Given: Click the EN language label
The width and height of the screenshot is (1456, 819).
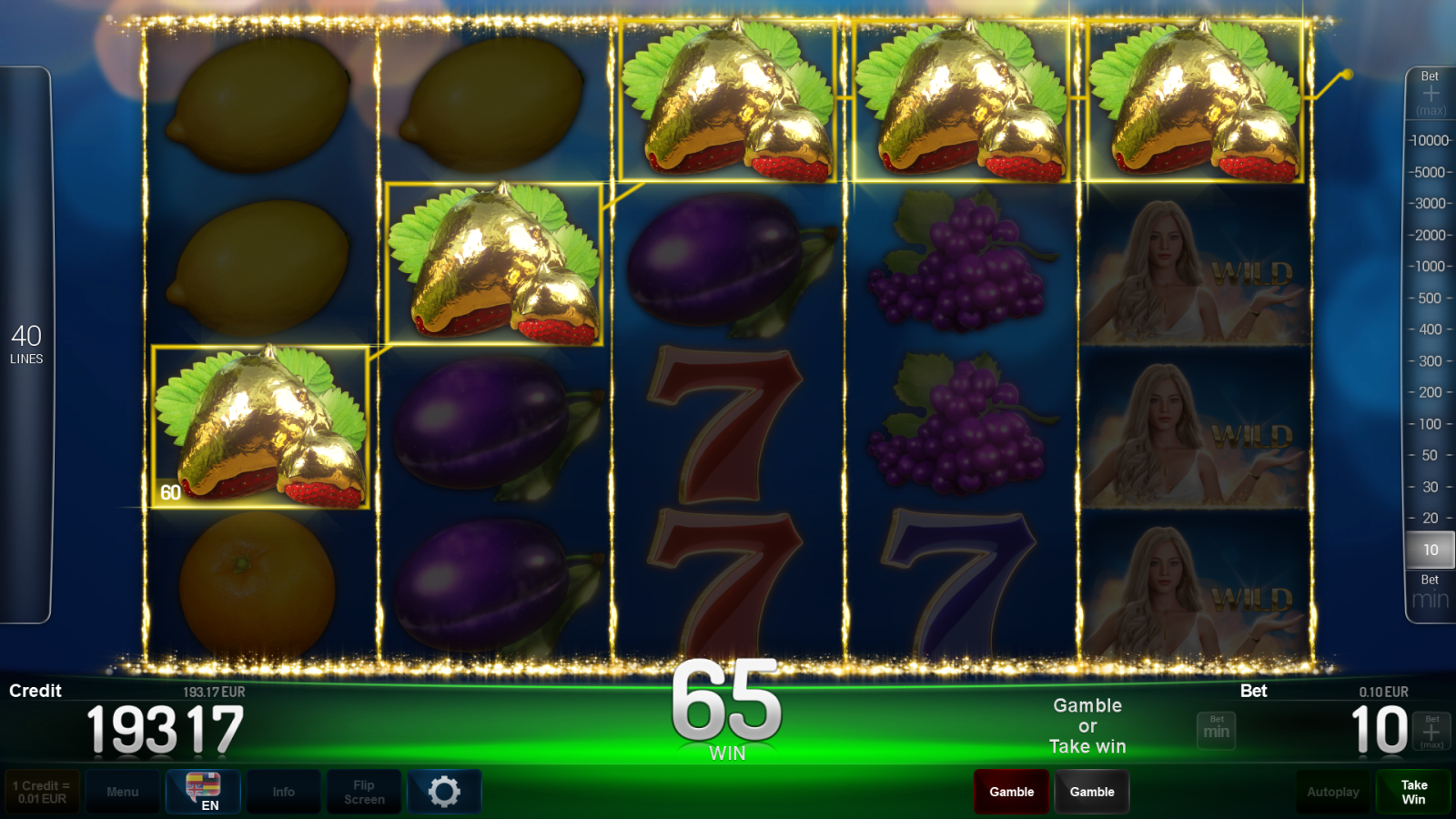Looking at the screenshot, I should 210,804.
